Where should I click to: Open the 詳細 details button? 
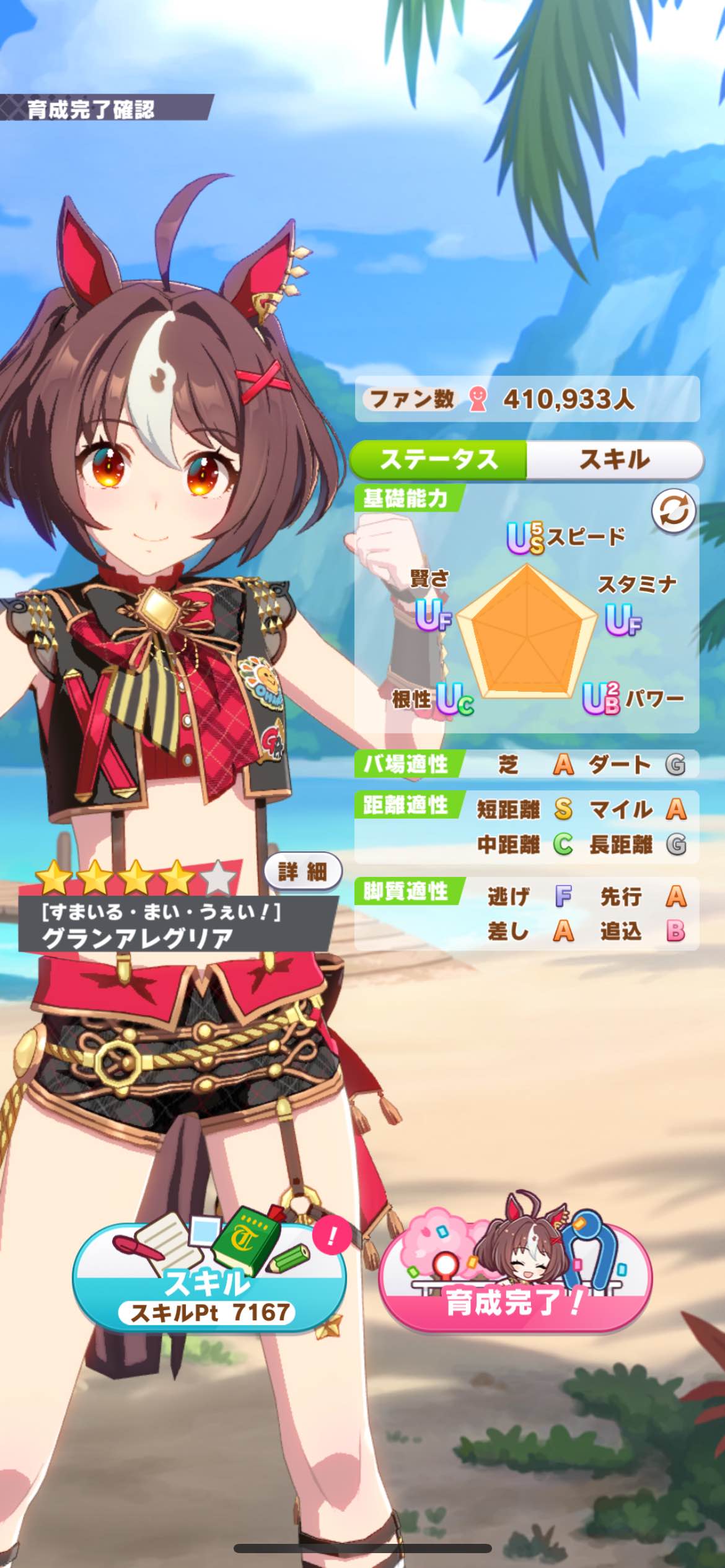[x=302, y=872]
